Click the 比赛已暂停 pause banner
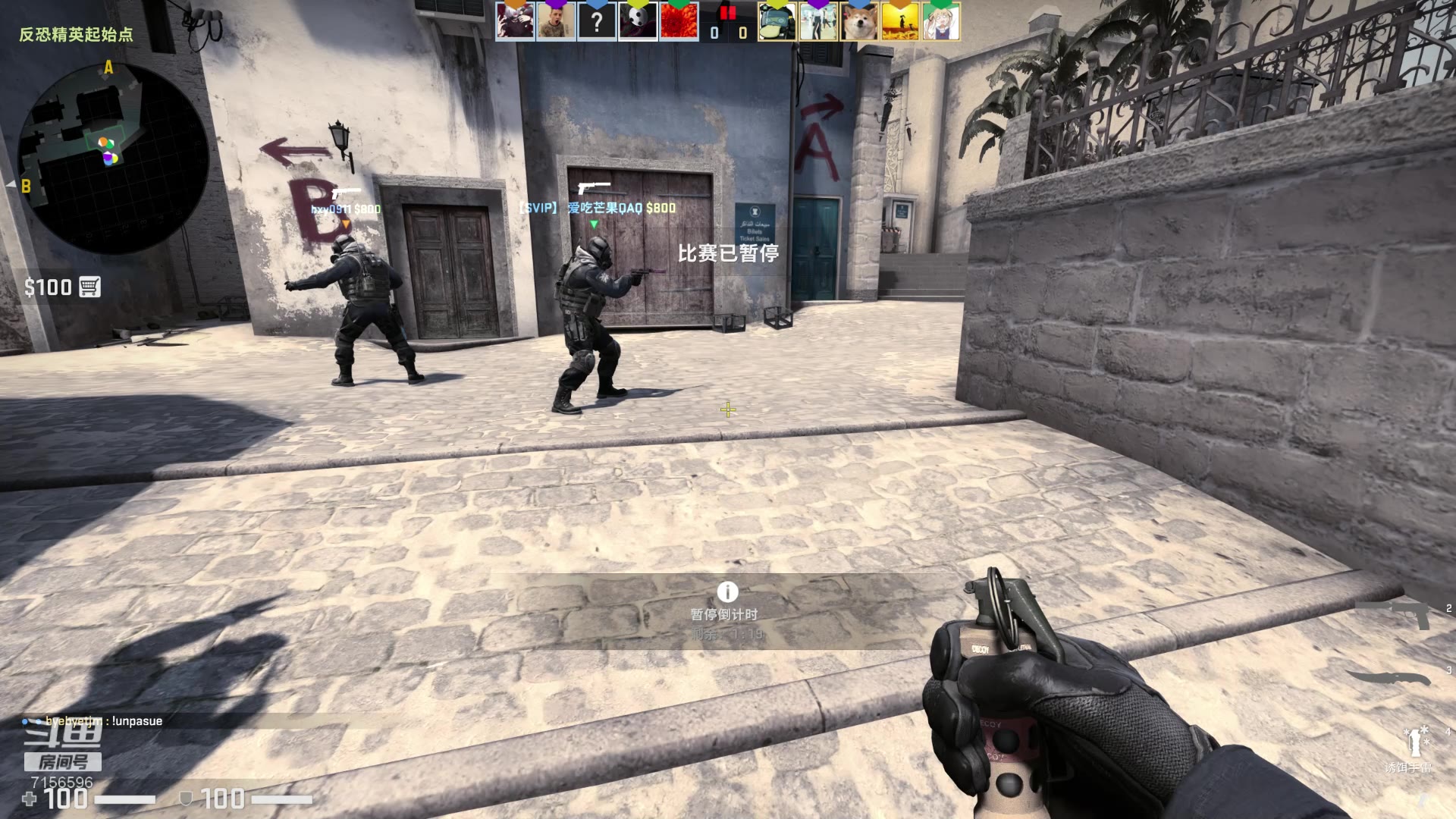 coord(729,256)
